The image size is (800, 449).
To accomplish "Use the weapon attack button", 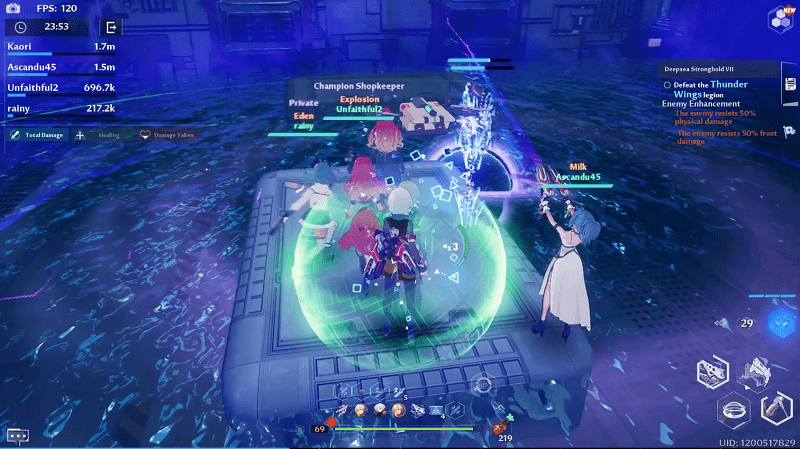I will (777, 408).
